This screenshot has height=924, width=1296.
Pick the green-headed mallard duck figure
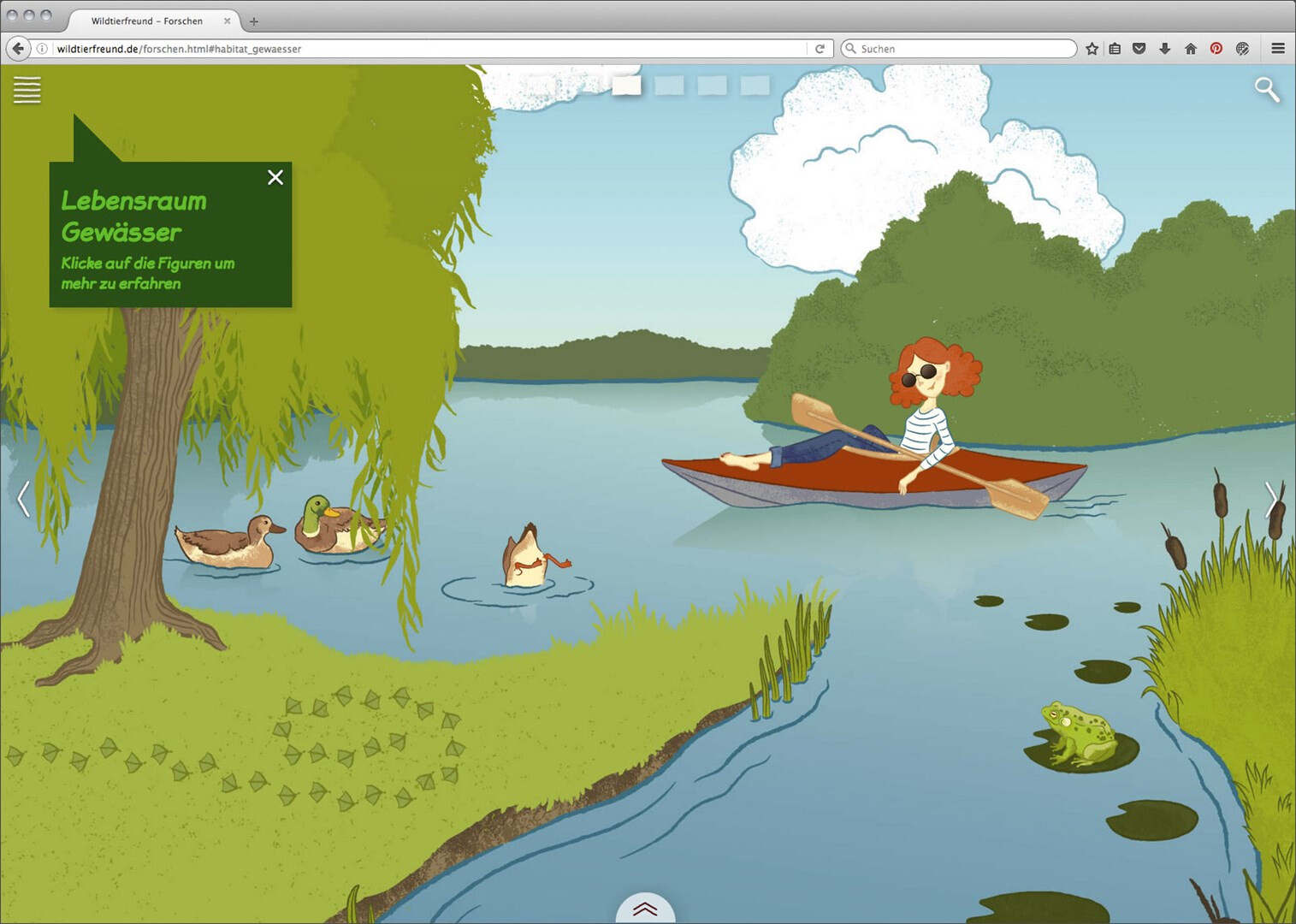pyautogui.click(x=335, y=524)
